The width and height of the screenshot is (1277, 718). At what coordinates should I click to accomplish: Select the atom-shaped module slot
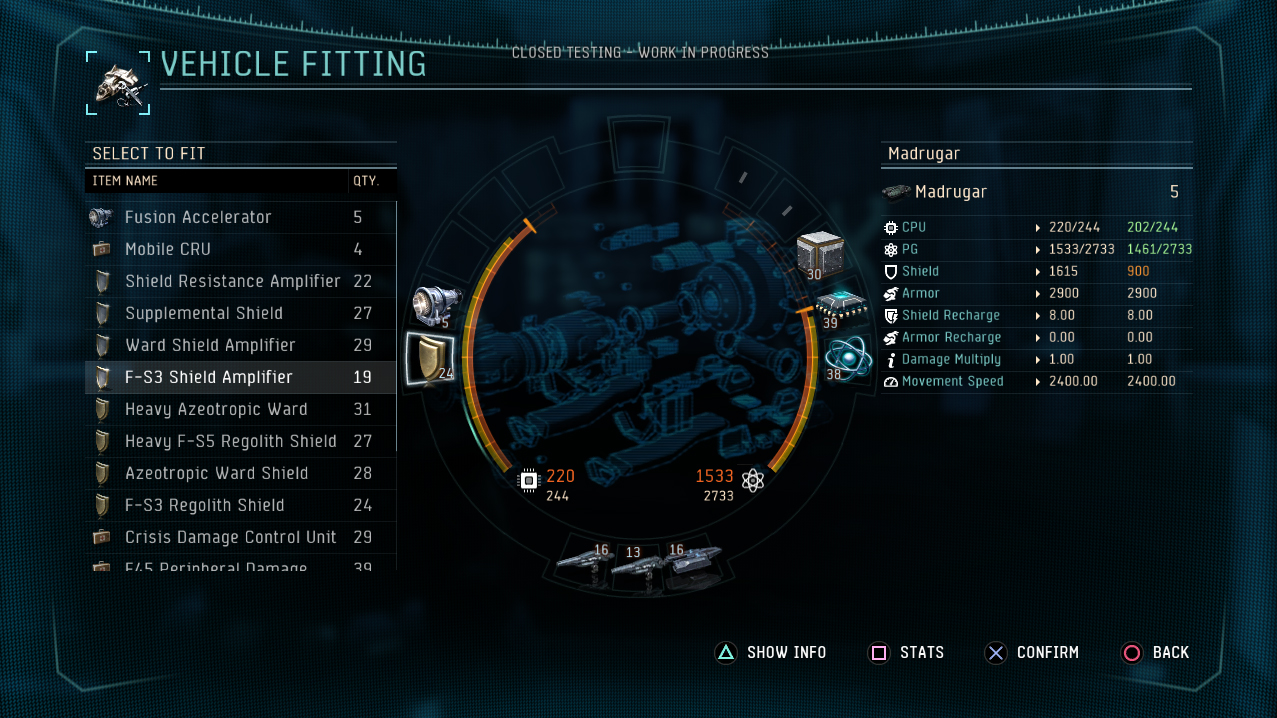pyautogui.click(x=846, y=357)
